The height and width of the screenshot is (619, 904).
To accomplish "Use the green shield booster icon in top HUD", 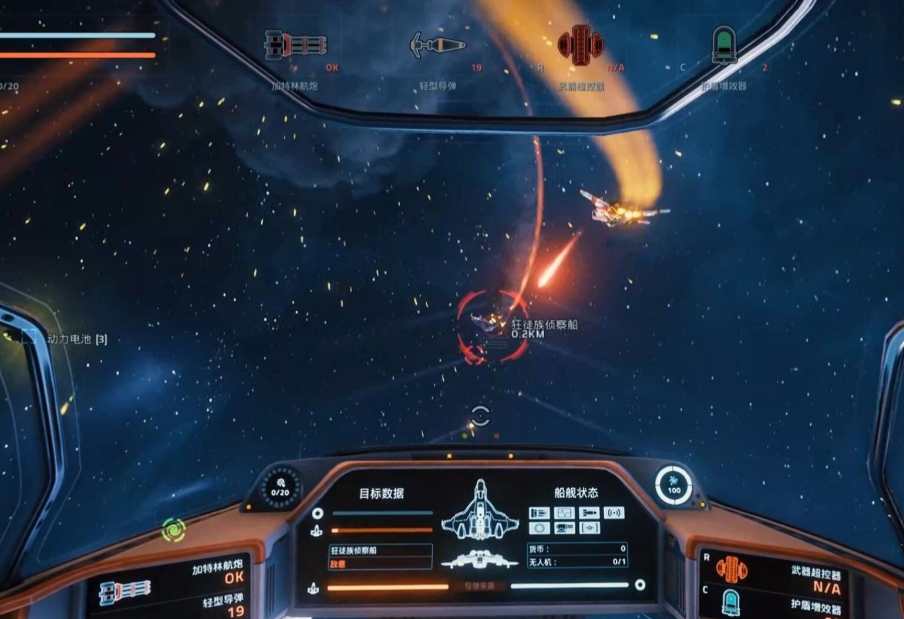I will [x=723, y=45].
